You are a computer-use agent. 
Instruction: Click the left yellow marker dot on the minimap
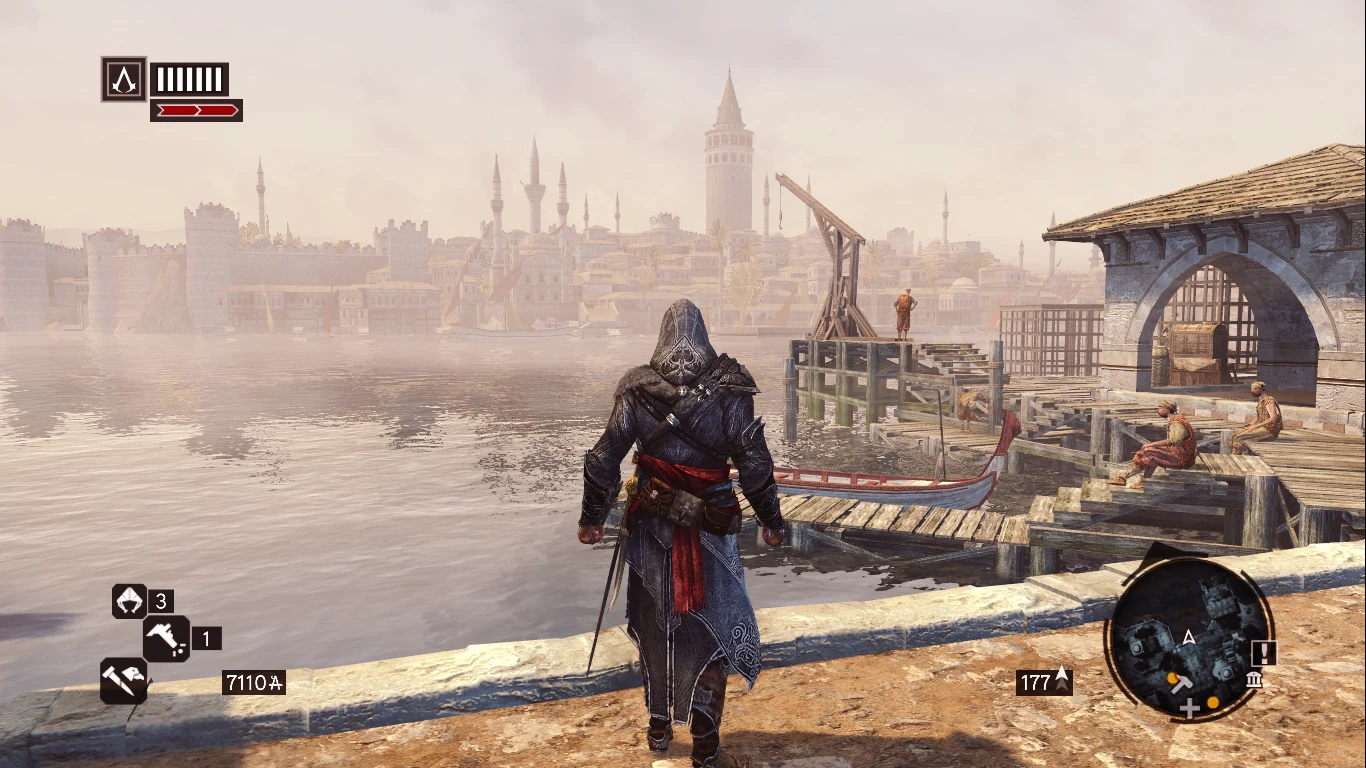click(1172, 679)
